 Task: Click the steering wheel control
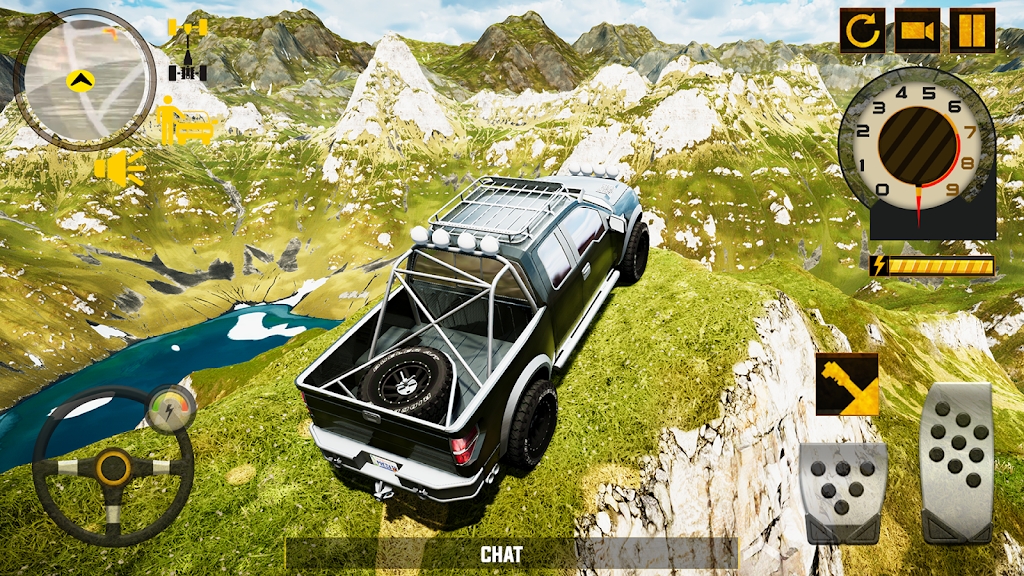[x=112, y=468]
